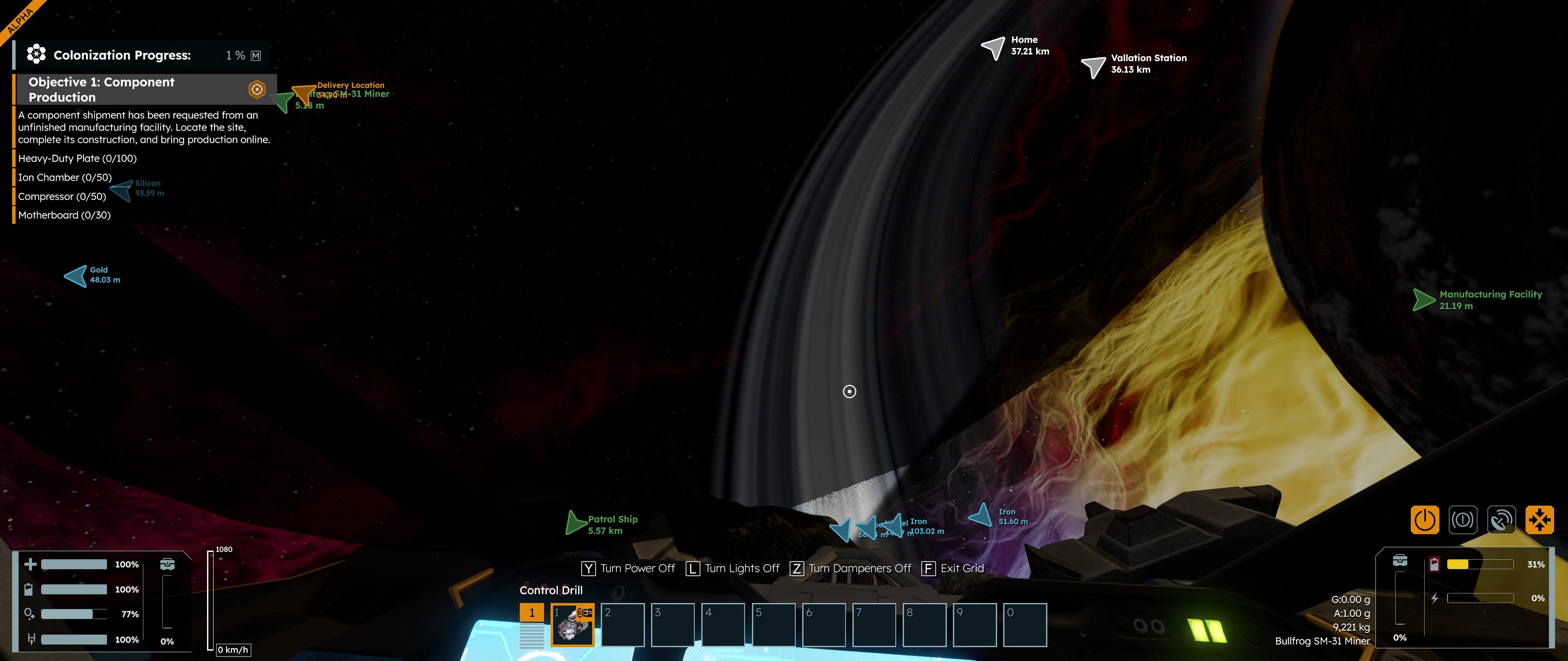Select the Home waypoint marker
Viewport: 1568px width, 661px height.
pos(993,47)
